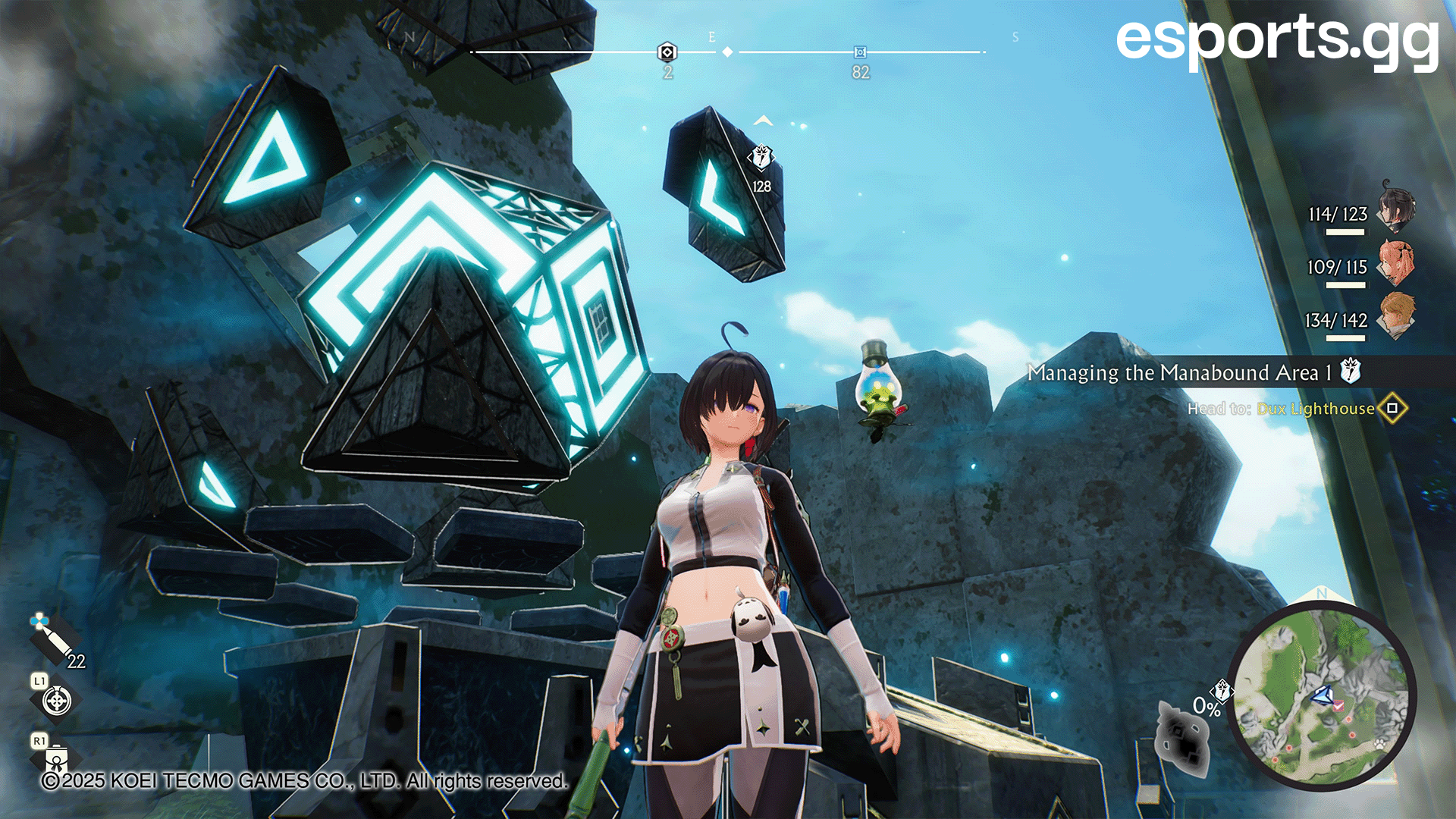Click the quest waypoint marker showing 128
The width and height of the screenshot is (1456, 819).
pyautogui.click(x=761, y=158)
